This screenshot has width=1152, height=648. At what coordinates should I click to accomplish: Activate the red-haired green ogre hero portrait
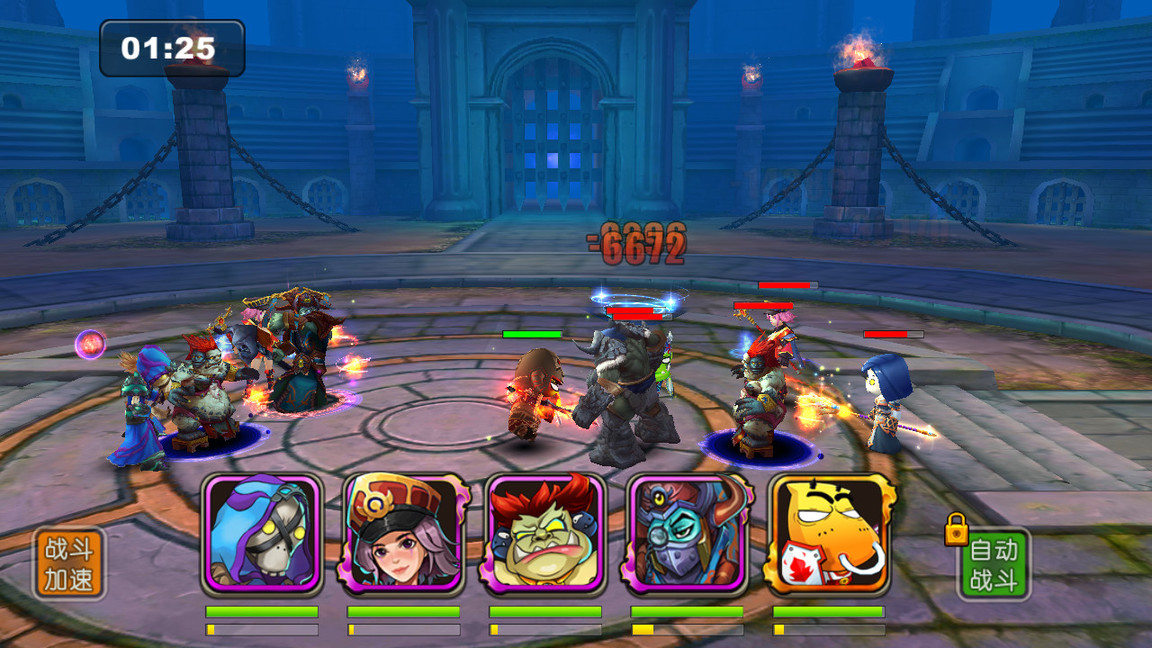[545, 534]
